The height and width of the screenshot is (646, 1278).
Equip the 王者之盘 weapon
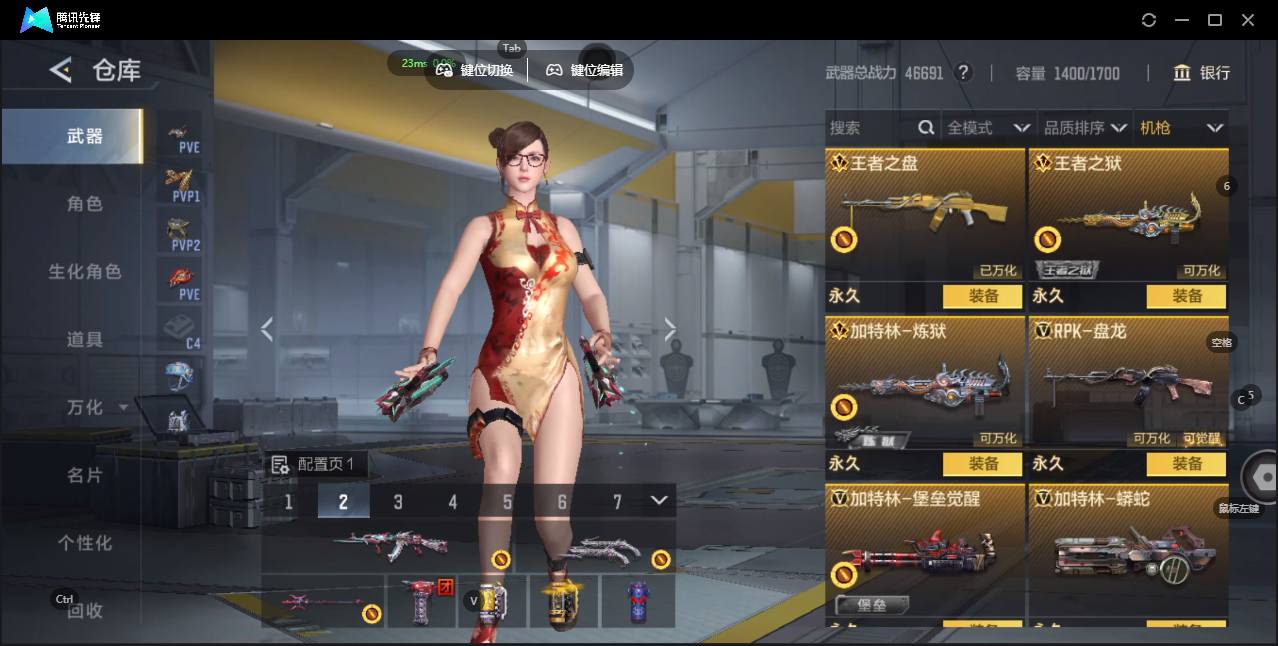983,296
